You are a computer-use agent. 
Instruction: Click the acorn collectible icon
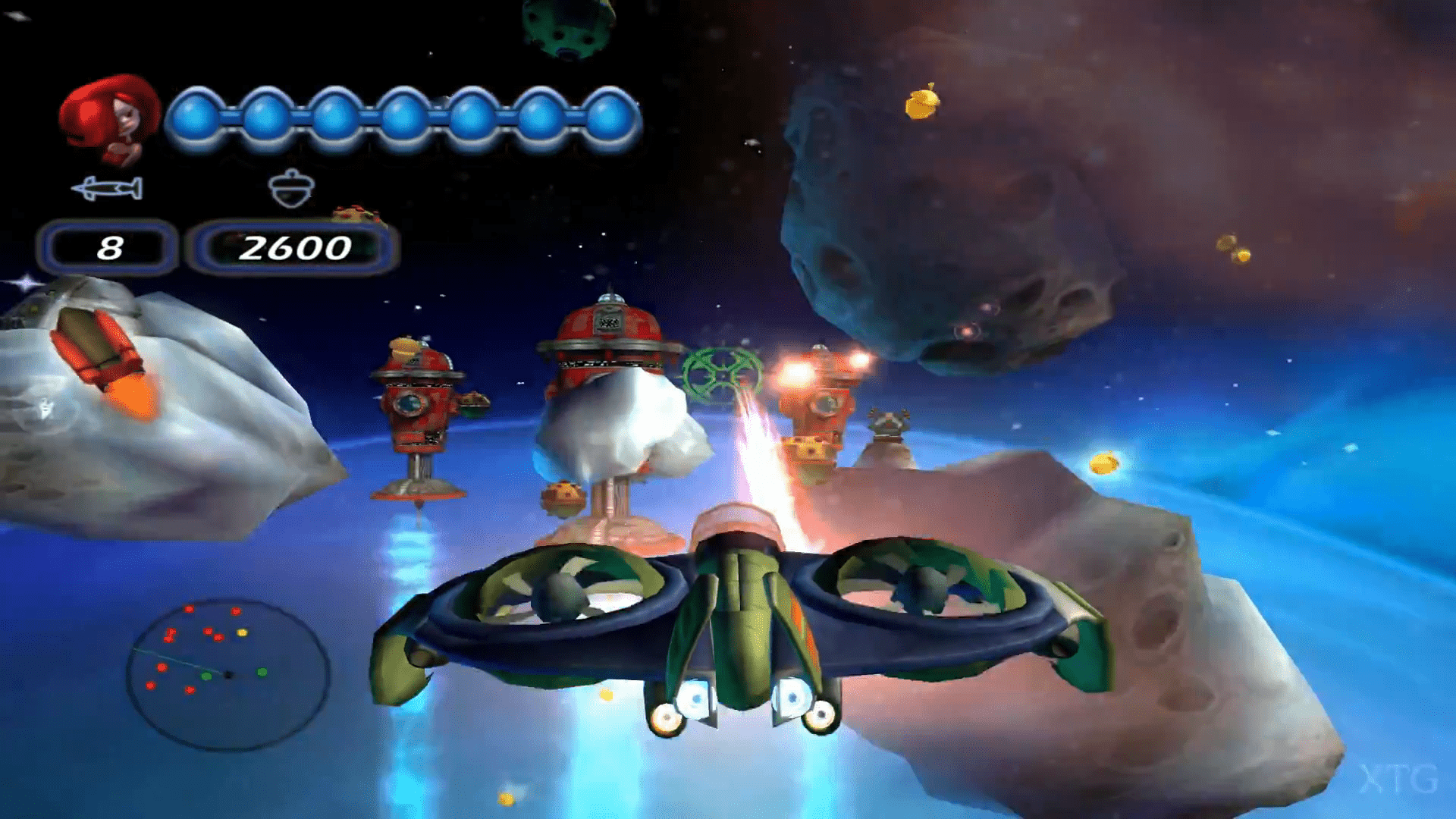[x=290, y=188]
